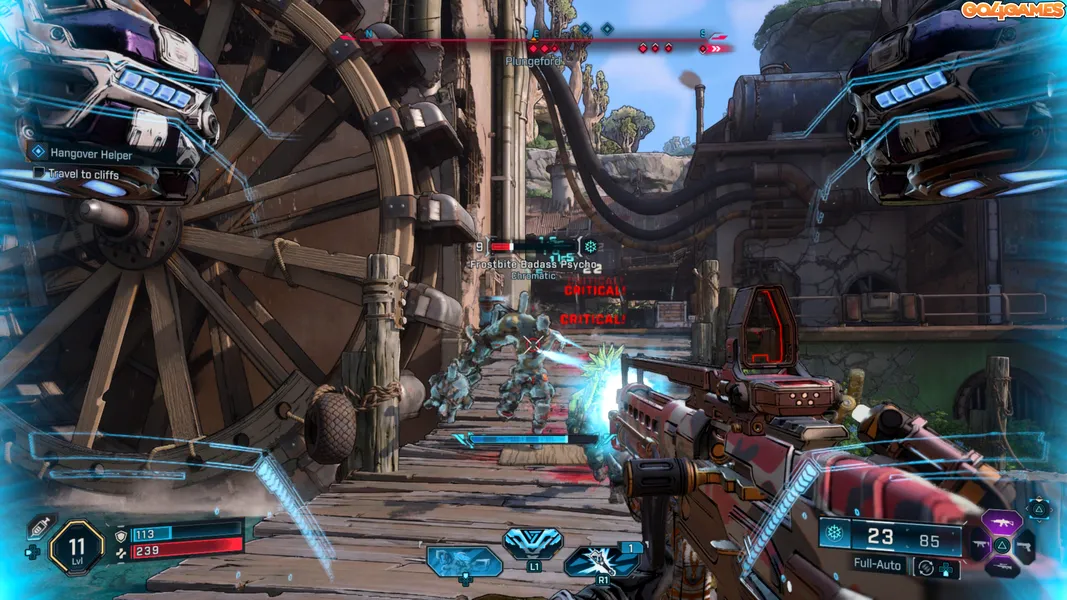Select the level 11 character badge

(77, 546)
